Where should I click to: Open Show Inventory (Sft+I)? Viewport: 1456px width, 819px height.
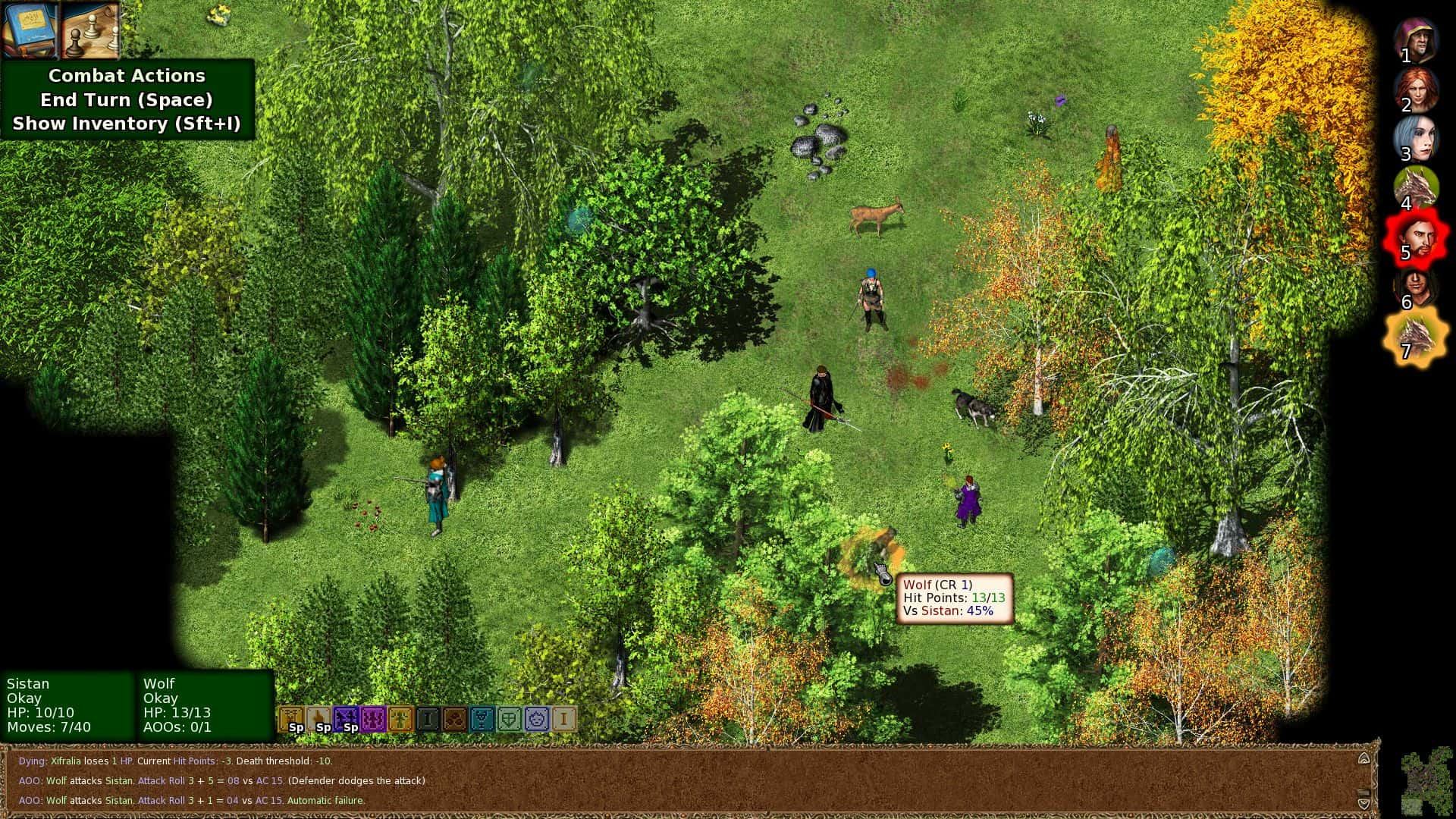[126, 124]
